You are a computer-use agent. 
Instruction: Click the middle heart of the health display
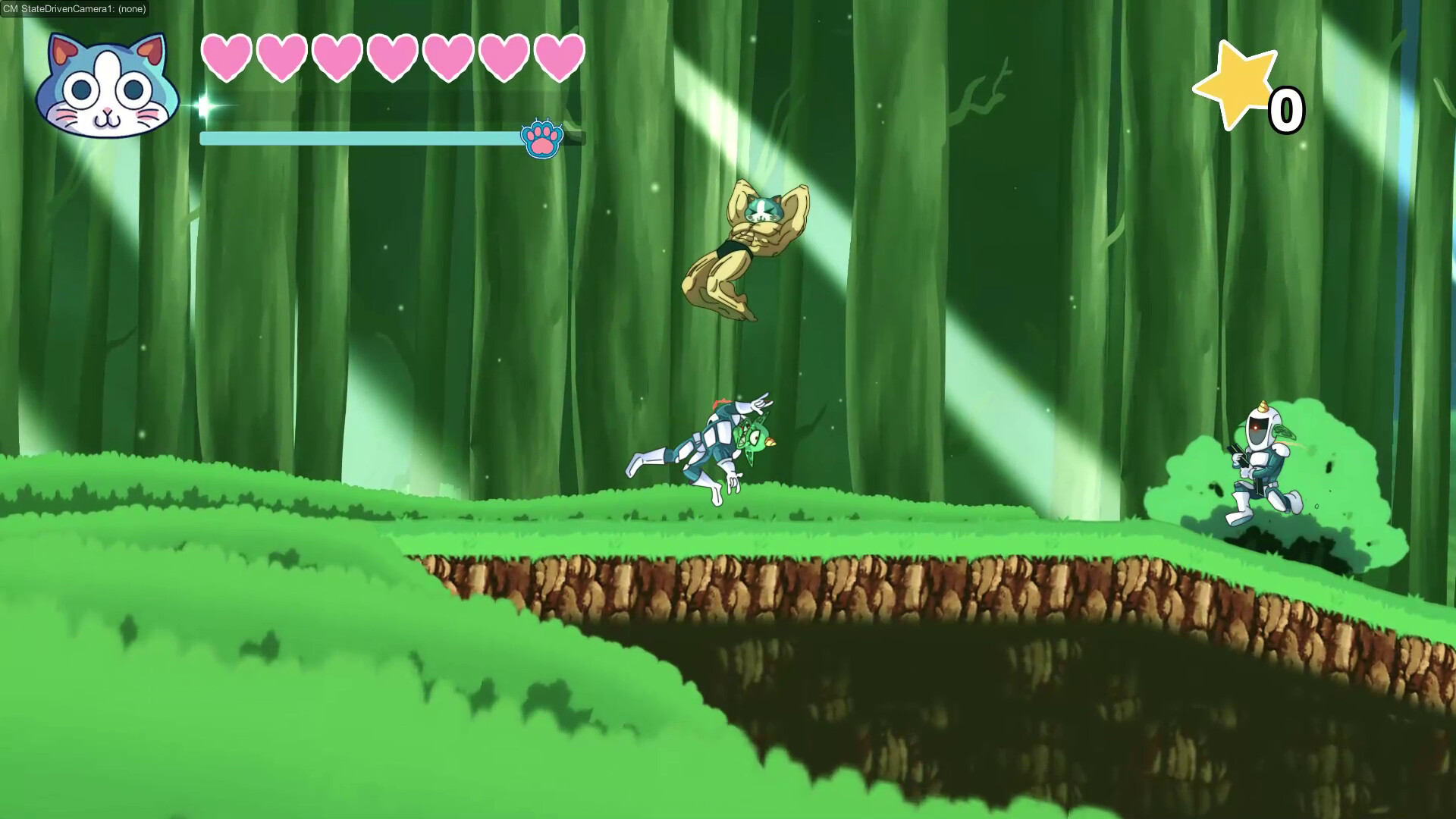coord(394,57)
